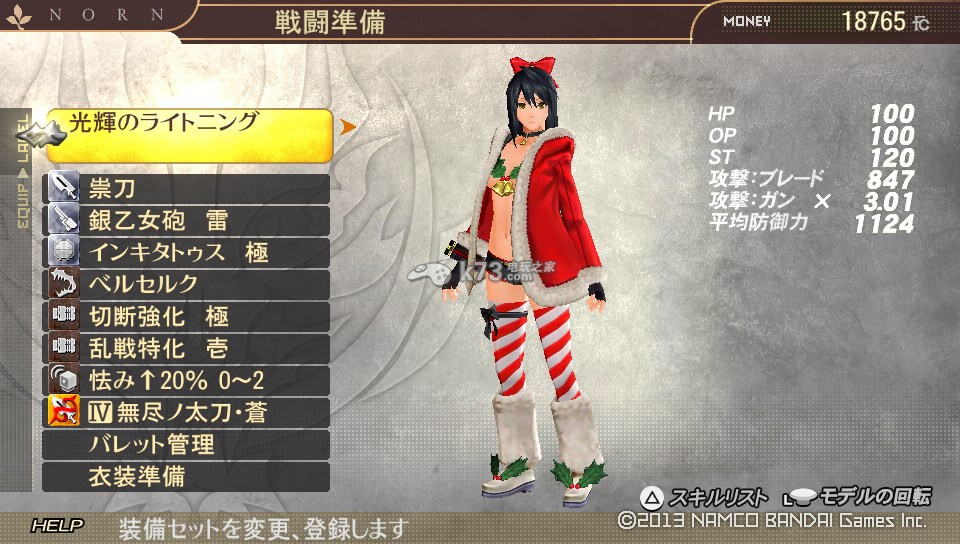This screenshot has width=960, height=544.
Task: Open the 怯み↑20% 0~2 item row
Action: [188, 380]
